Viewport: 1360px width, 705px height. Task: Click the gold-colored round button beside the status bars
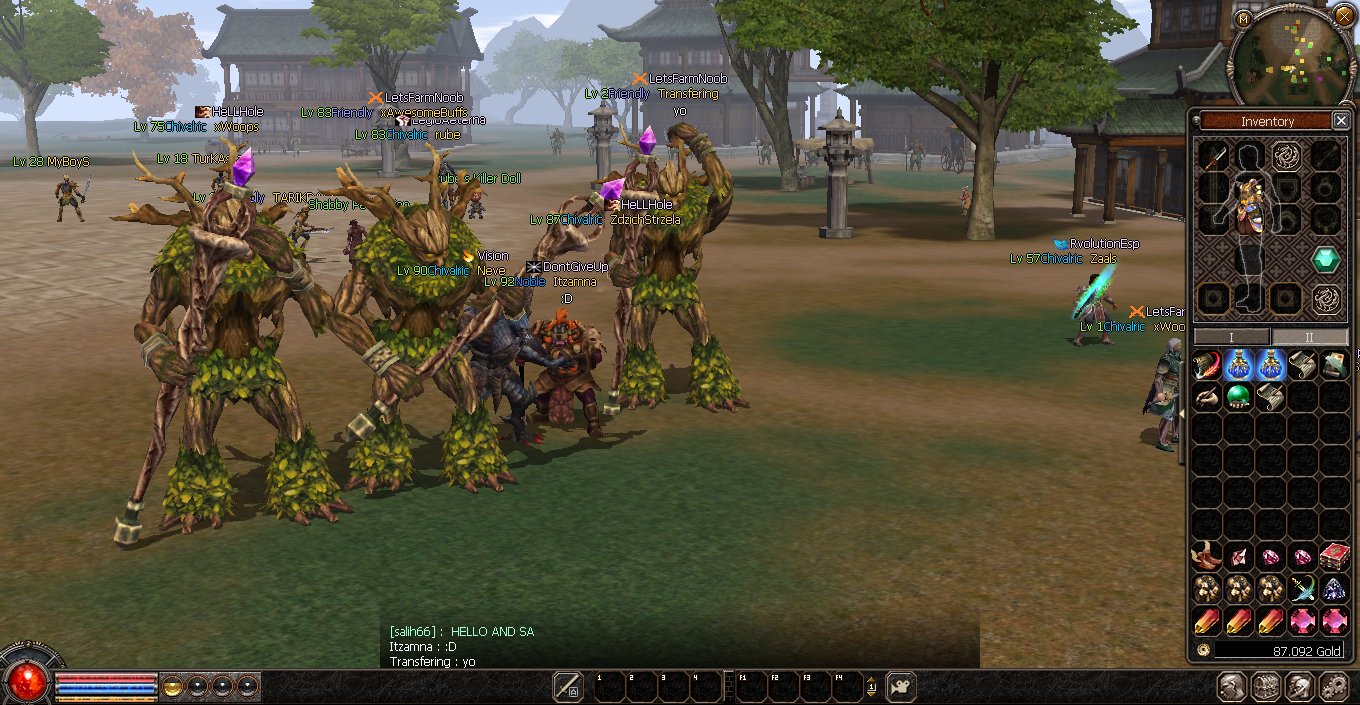(x=173, y=687)
